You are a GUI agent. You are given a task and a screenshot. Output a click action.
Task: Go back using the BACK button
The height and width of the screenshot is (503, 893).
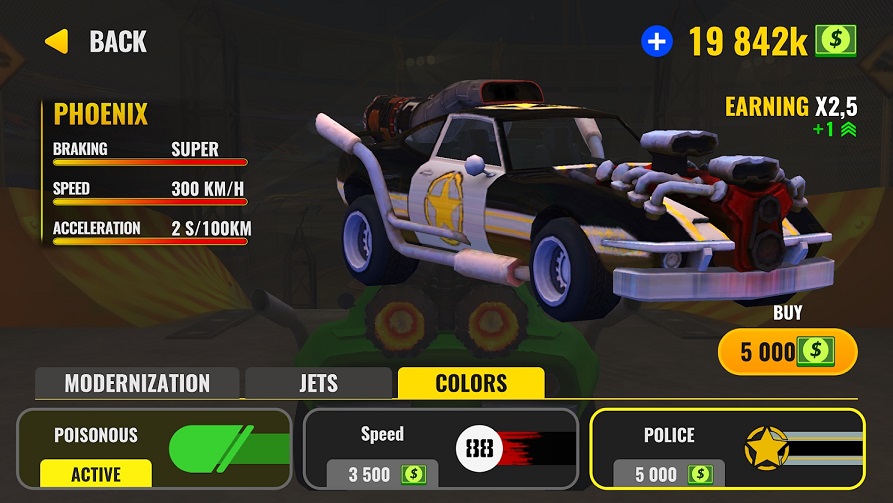(x=96, y=42)
